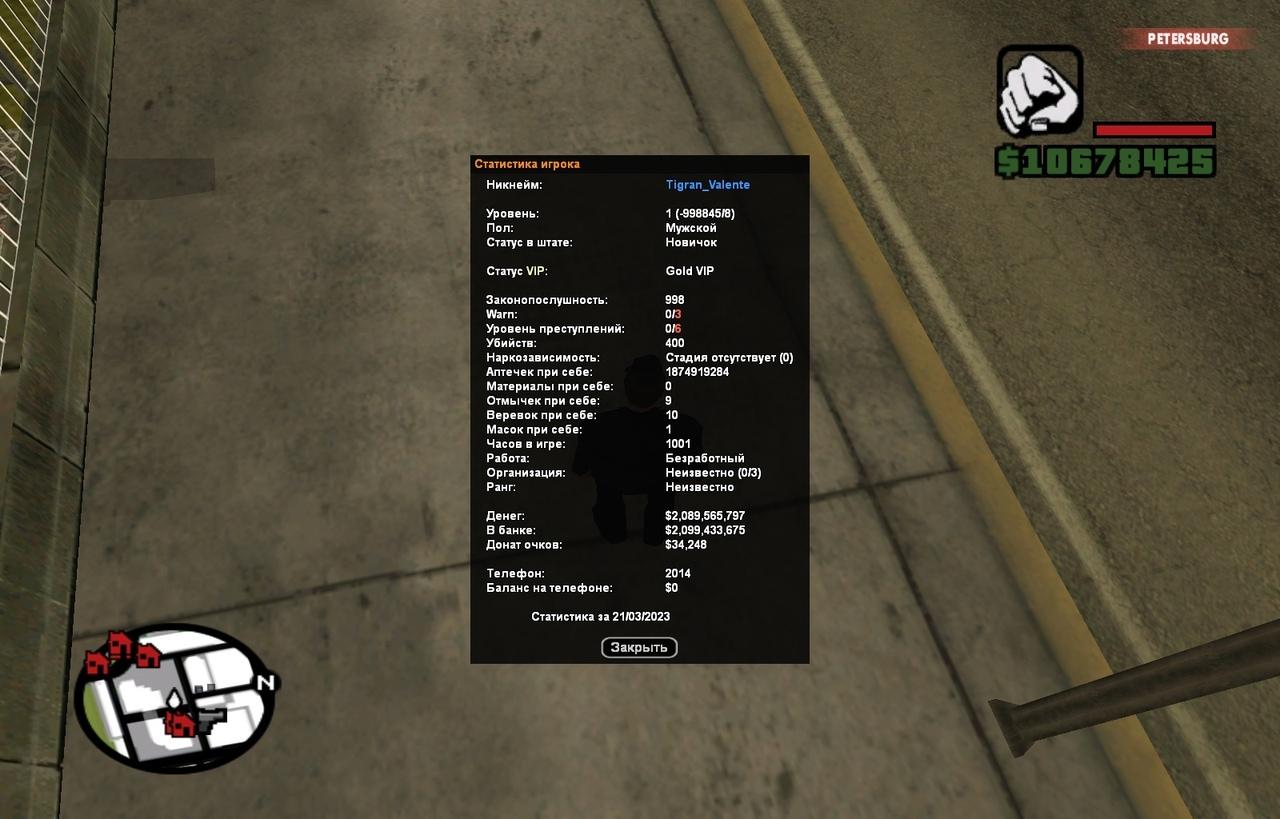Viewport: 1280px width, 819px height.
Task: Click the red health bar
Action: click(1154, 128)
